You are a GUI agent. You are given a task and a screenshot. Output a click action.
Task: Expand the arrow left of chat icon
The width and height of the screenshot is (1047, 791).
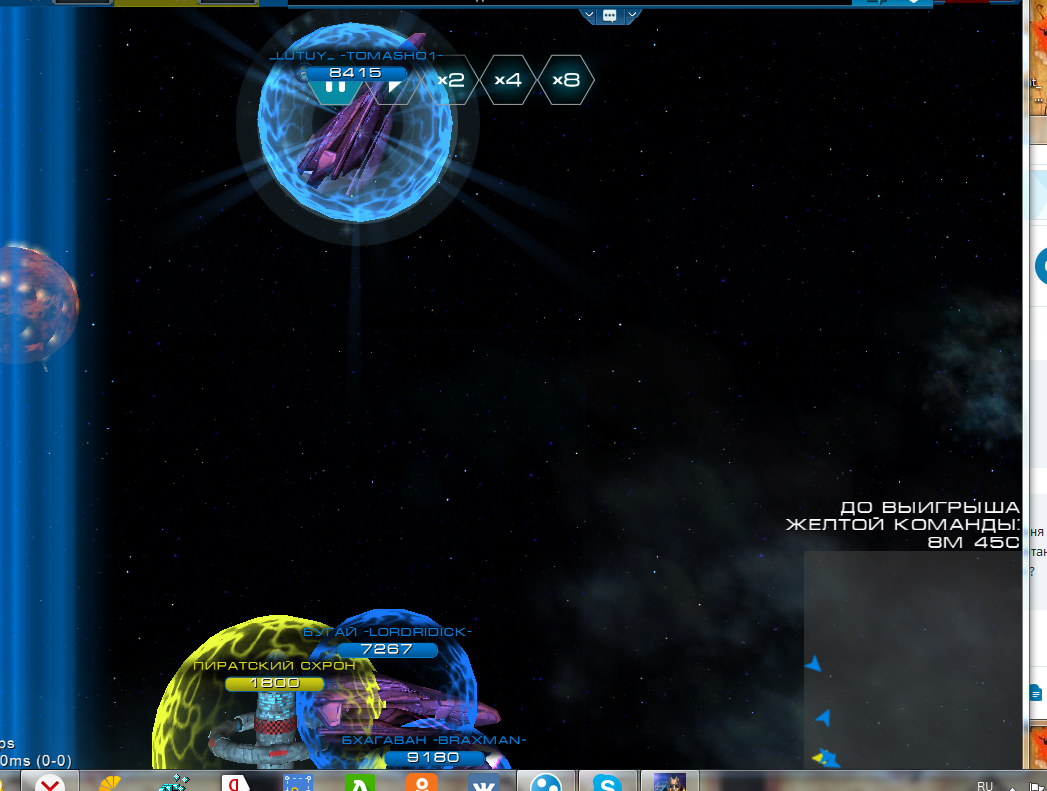[x=588, y=15]
